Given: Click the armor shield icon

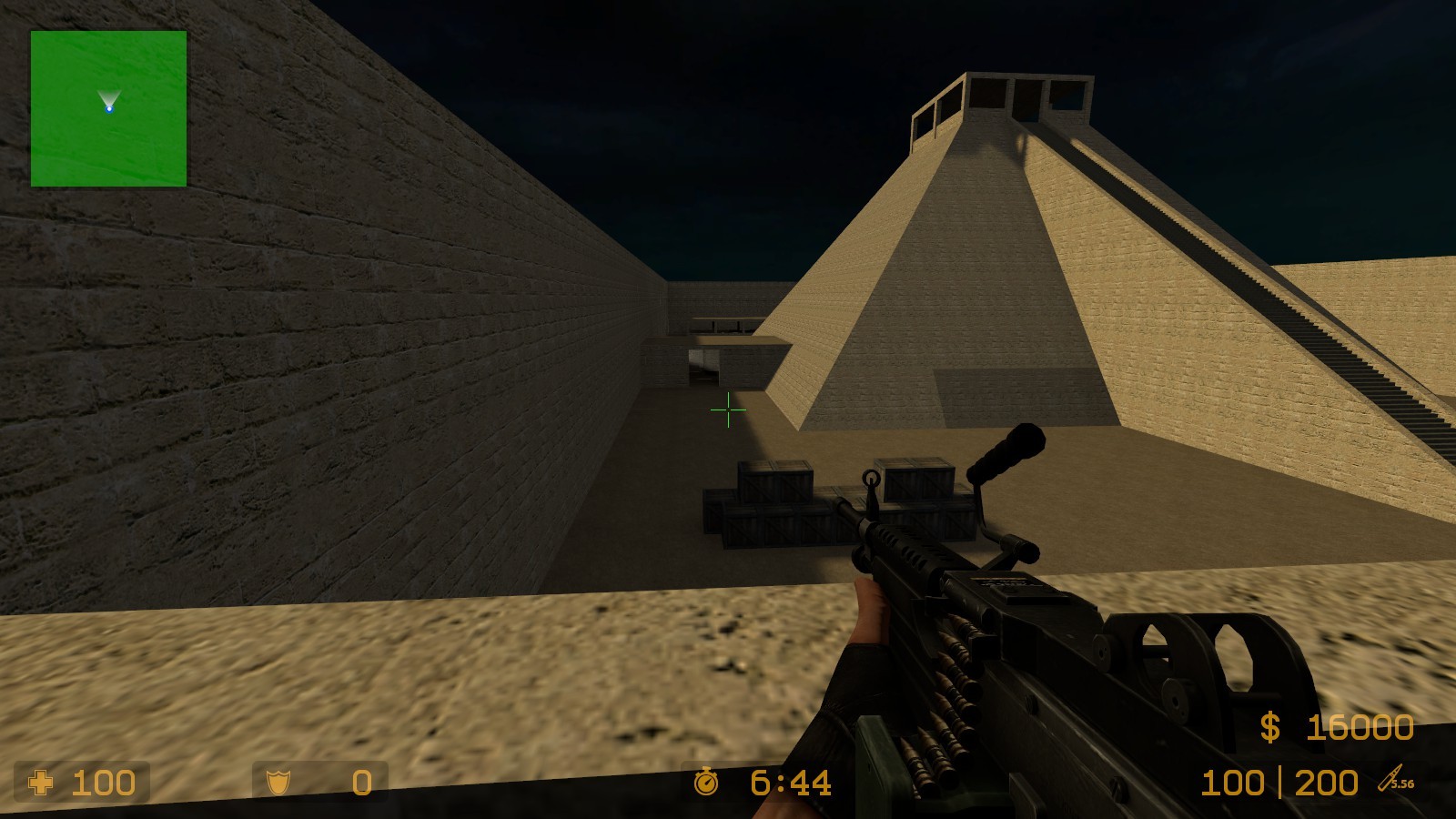Looking at the screenshot, I should [x=278, y=783].
